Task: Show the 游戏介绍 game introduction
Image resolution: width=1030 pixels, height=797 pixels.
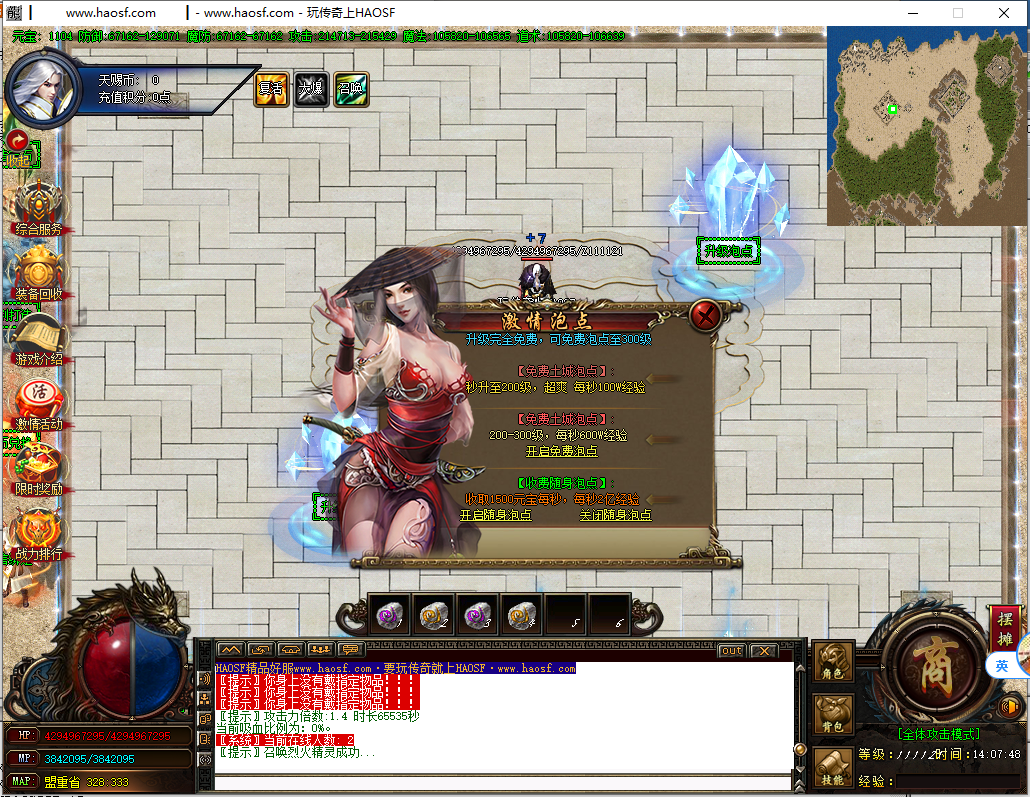Action: coord(38,337)
